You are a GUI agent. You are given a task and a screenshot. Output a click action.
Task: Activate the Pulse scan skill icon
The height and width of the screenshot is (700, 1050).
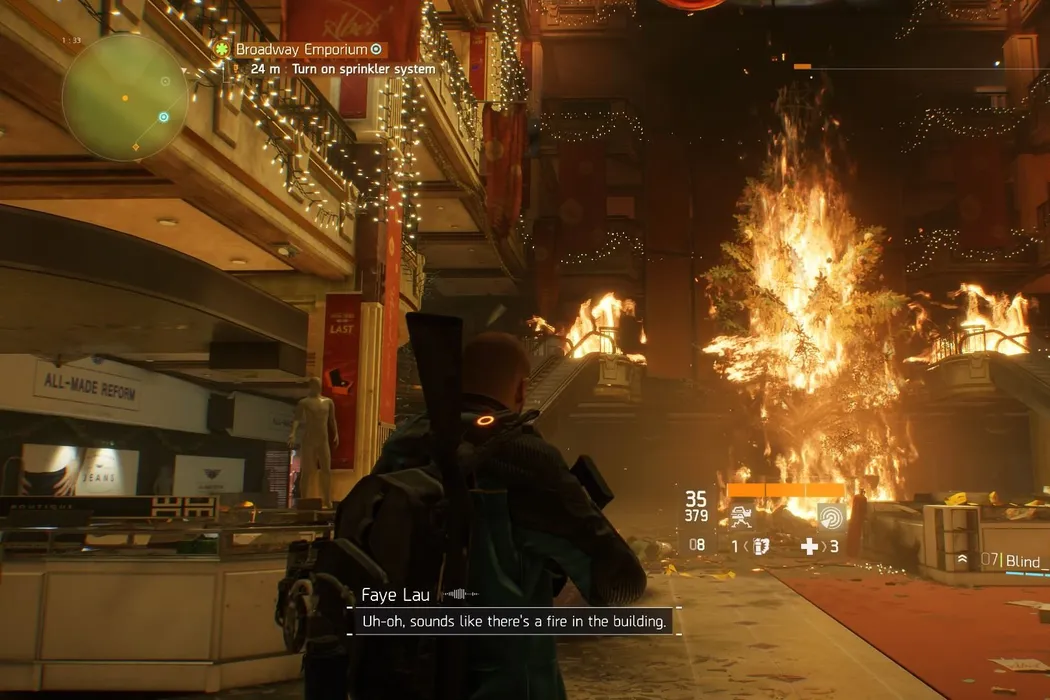[x=831, y=516]
